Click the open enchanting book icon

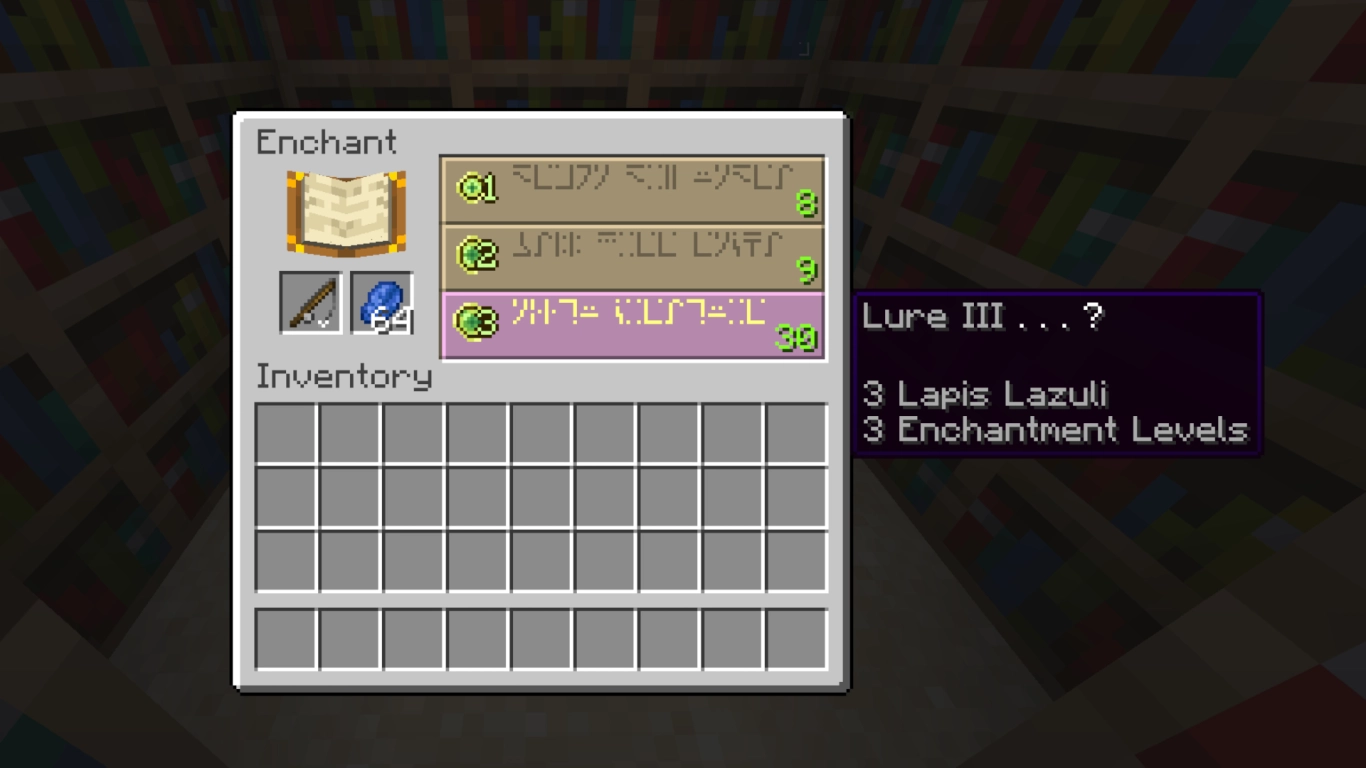344,213
